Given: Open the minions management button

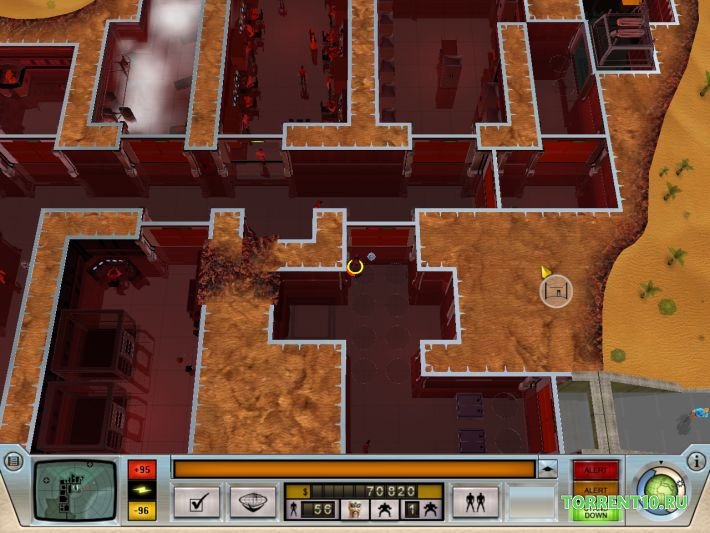Looking at the screenshot, I should [475, 501].
